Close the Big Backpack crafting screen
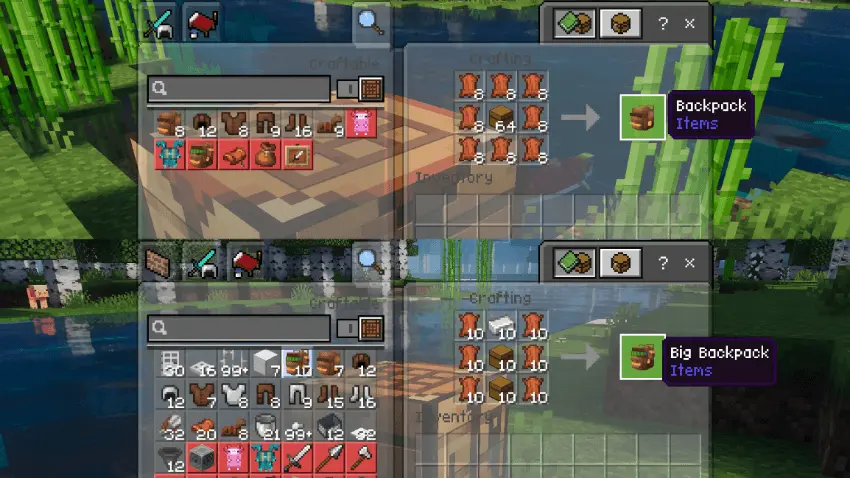The height and width of the screenshot is (478, 850). (689, 264)
